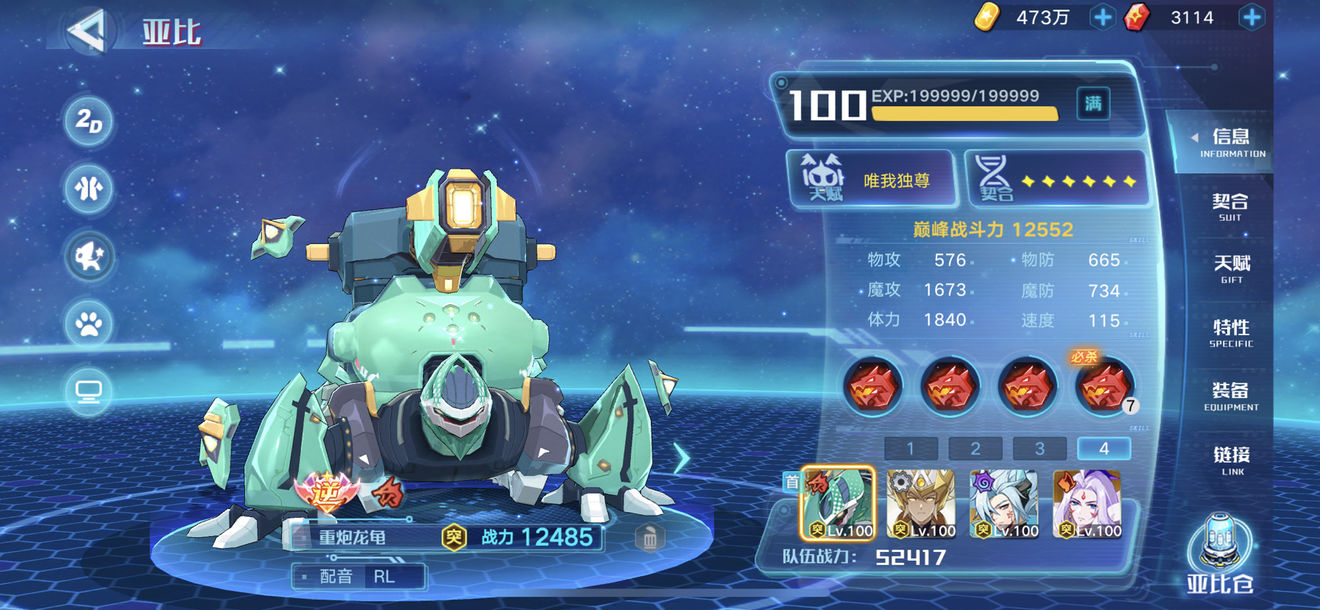
Task: Open the 契合 Suit tab
Action: point(1231,206)
